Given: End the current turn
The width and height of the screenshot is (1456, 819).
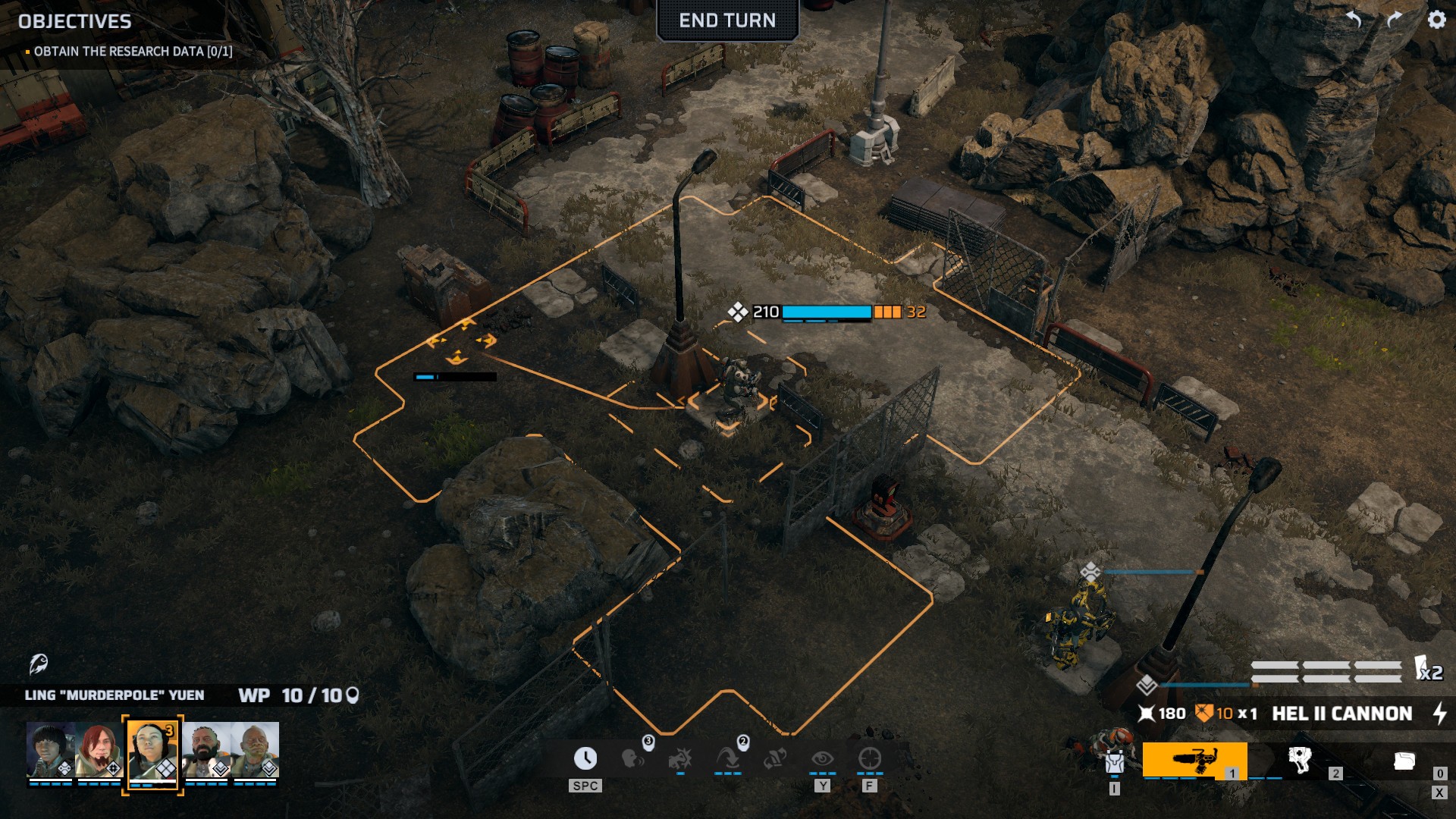Looking at the screenshot, I should (x=726, y=20).
